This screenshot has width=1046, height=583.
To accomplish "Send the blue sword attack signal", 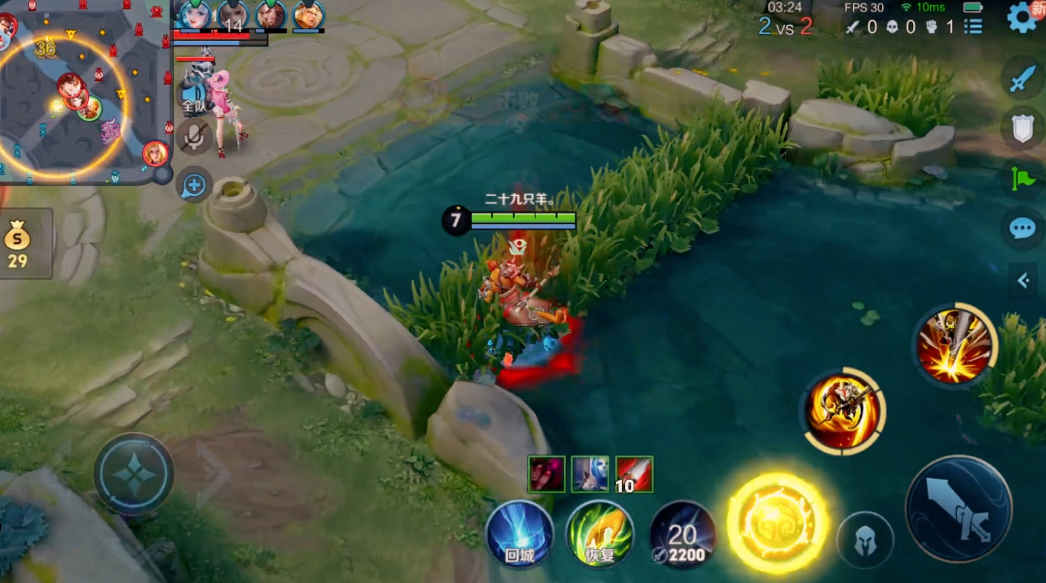I will coord(1022,78).
